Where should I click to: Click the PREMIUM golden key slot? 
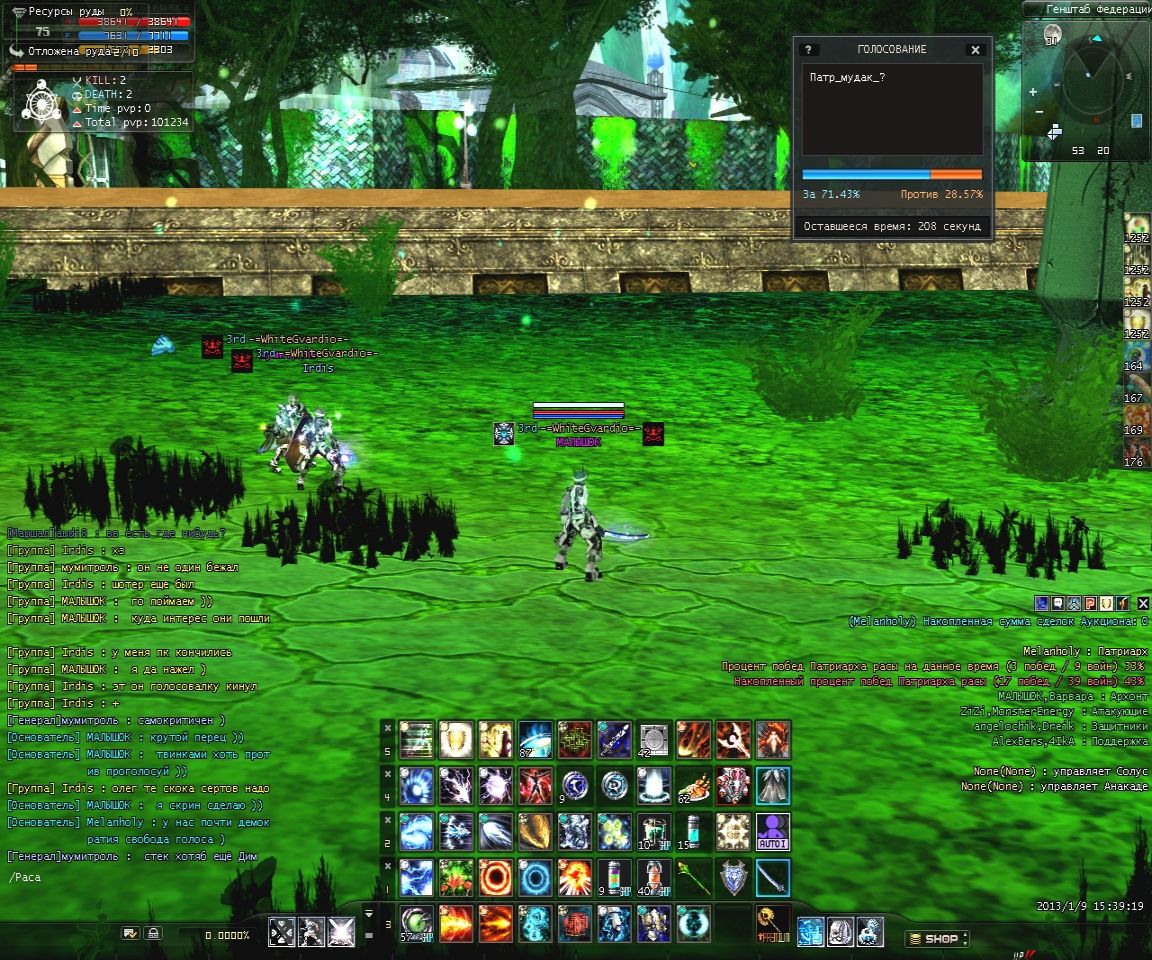pos(772,925)
